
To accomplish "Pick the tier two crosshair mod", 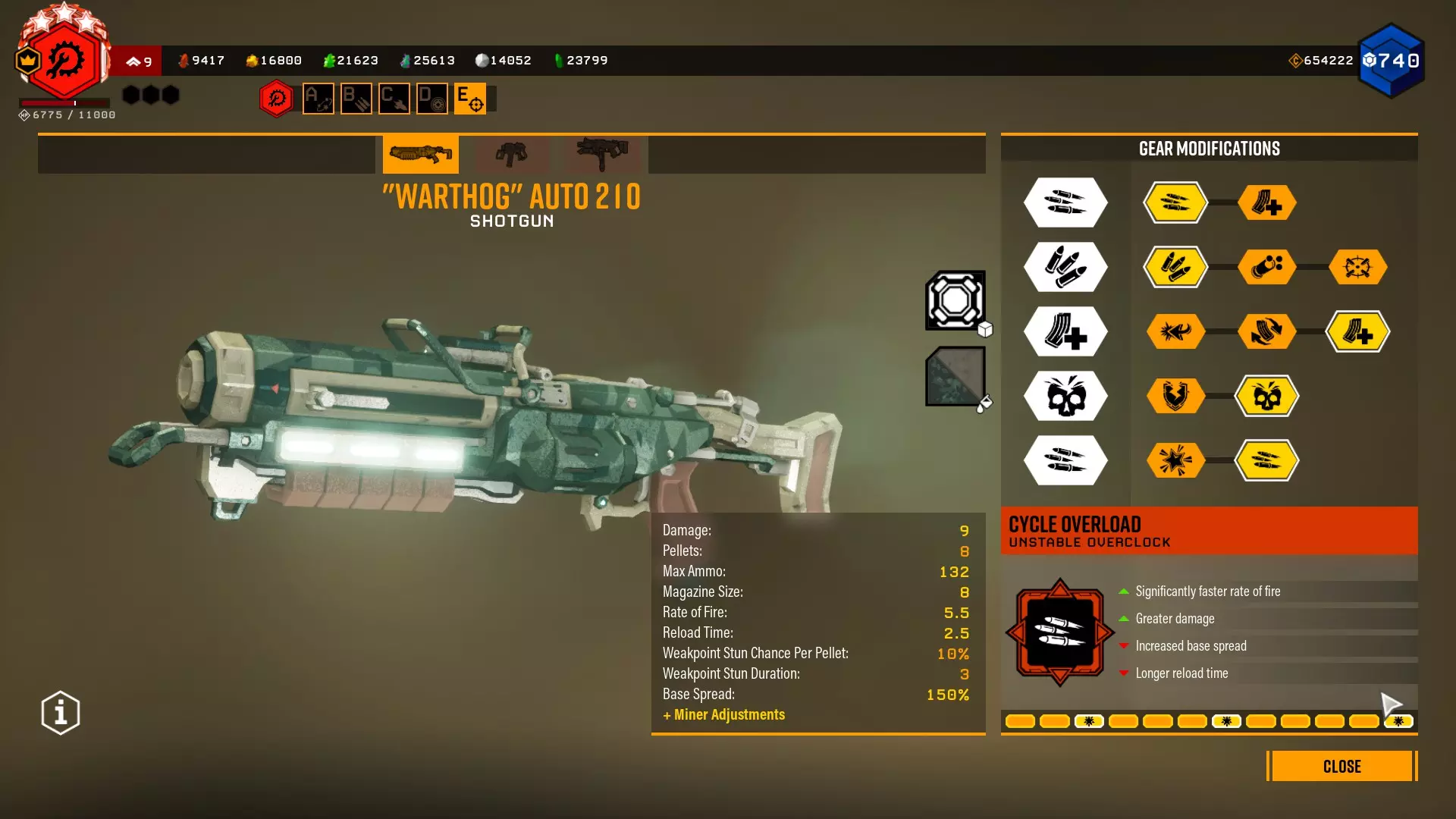I will (1357, 267).
